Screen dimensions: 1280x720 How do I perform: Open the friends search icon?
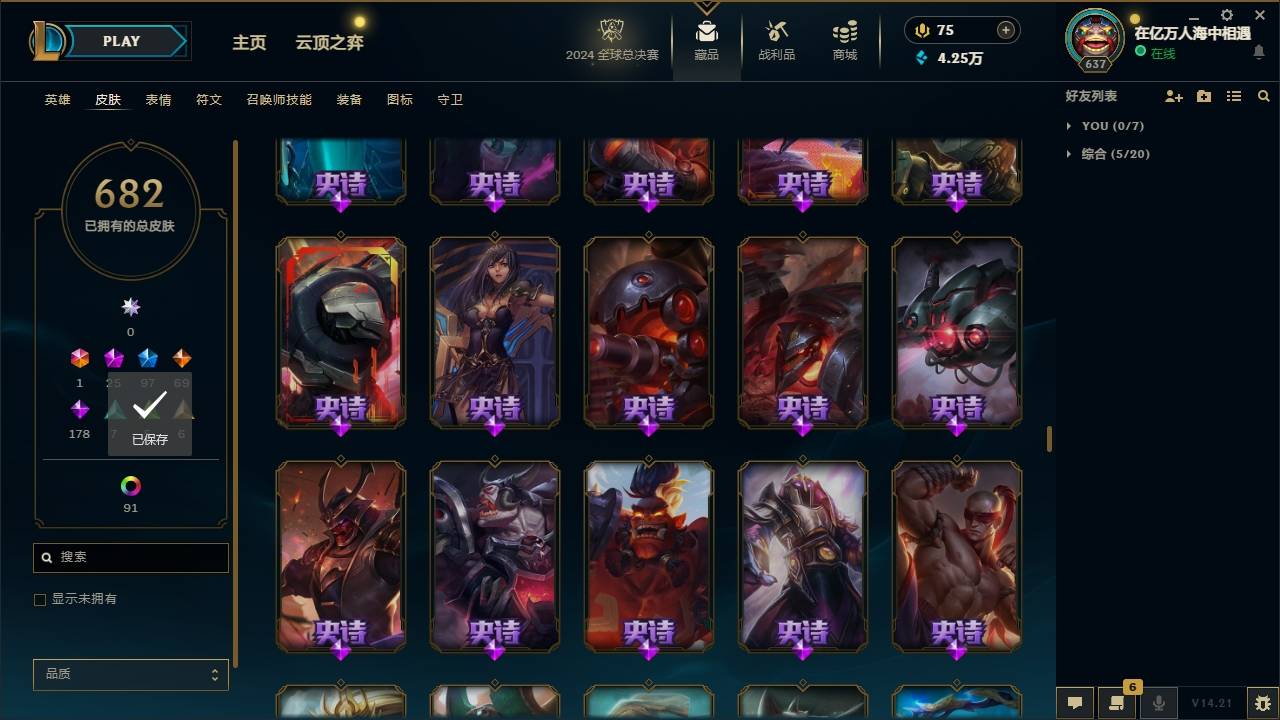pyautogui.click(x=1264, y=96)
